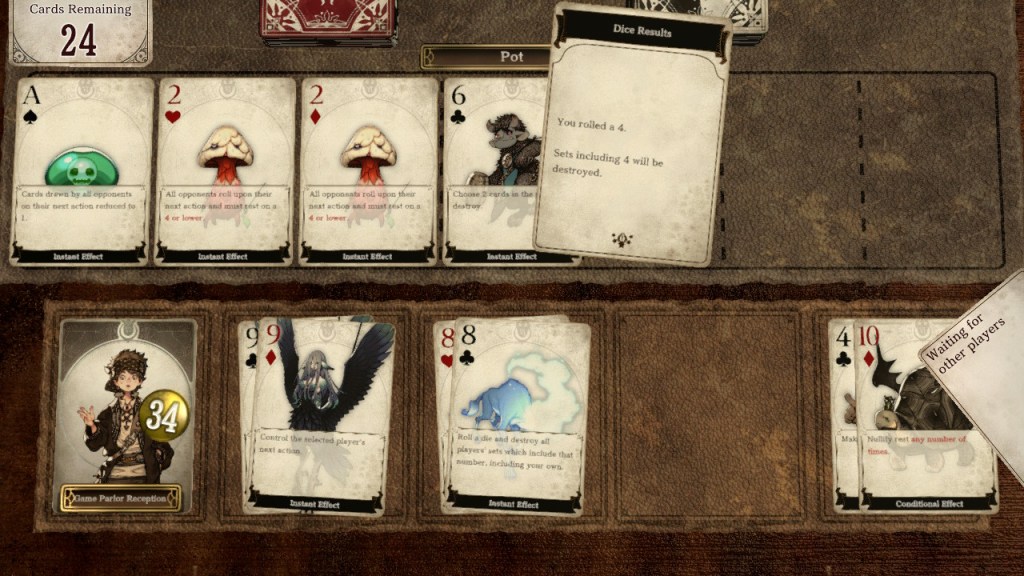
Task: Choose the 8 of Clubs blue beast card
Action: 520,415
